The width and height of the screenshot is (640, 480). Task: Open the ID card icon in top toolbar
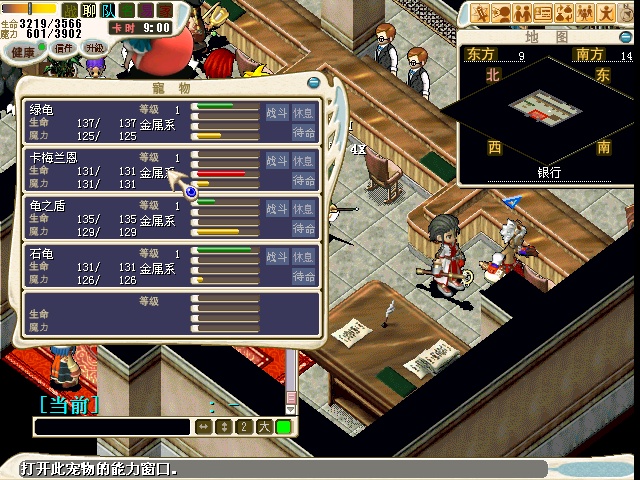543,13
